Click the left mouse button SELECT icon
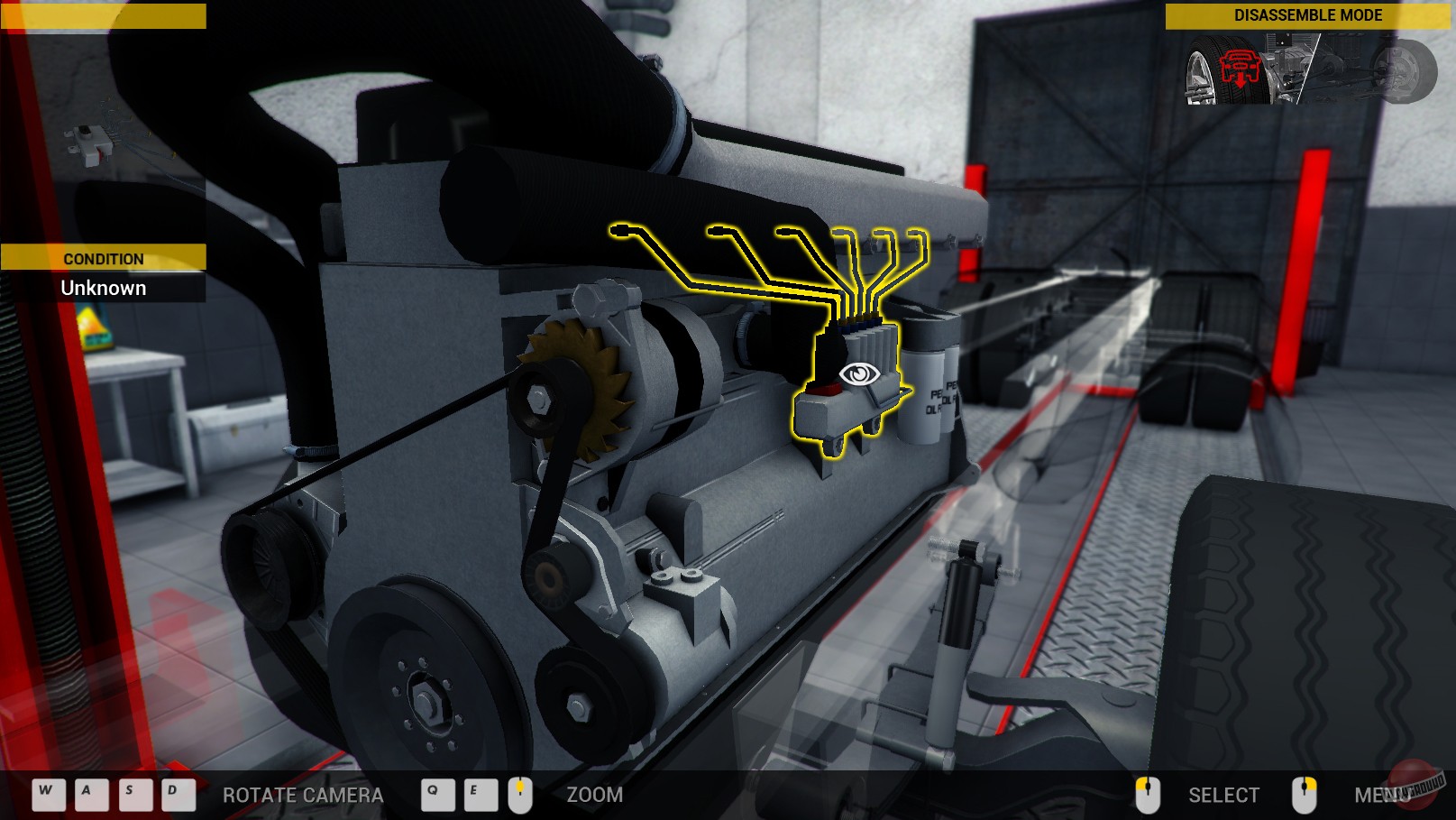1456x820 pixels. click(x=1148, y=795)
